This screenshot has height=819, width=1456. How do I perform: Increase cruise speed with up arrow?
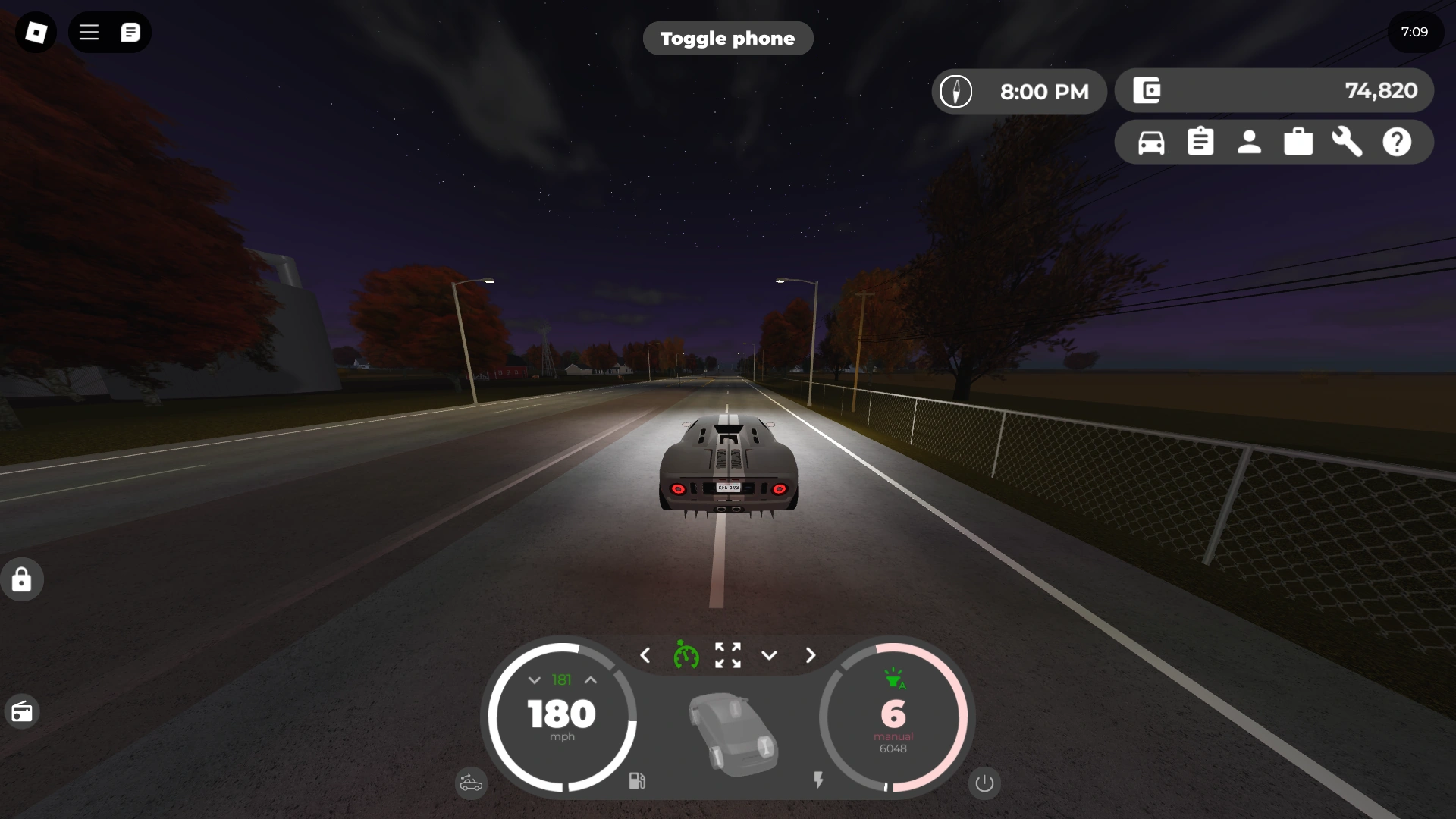click(591, 680)
